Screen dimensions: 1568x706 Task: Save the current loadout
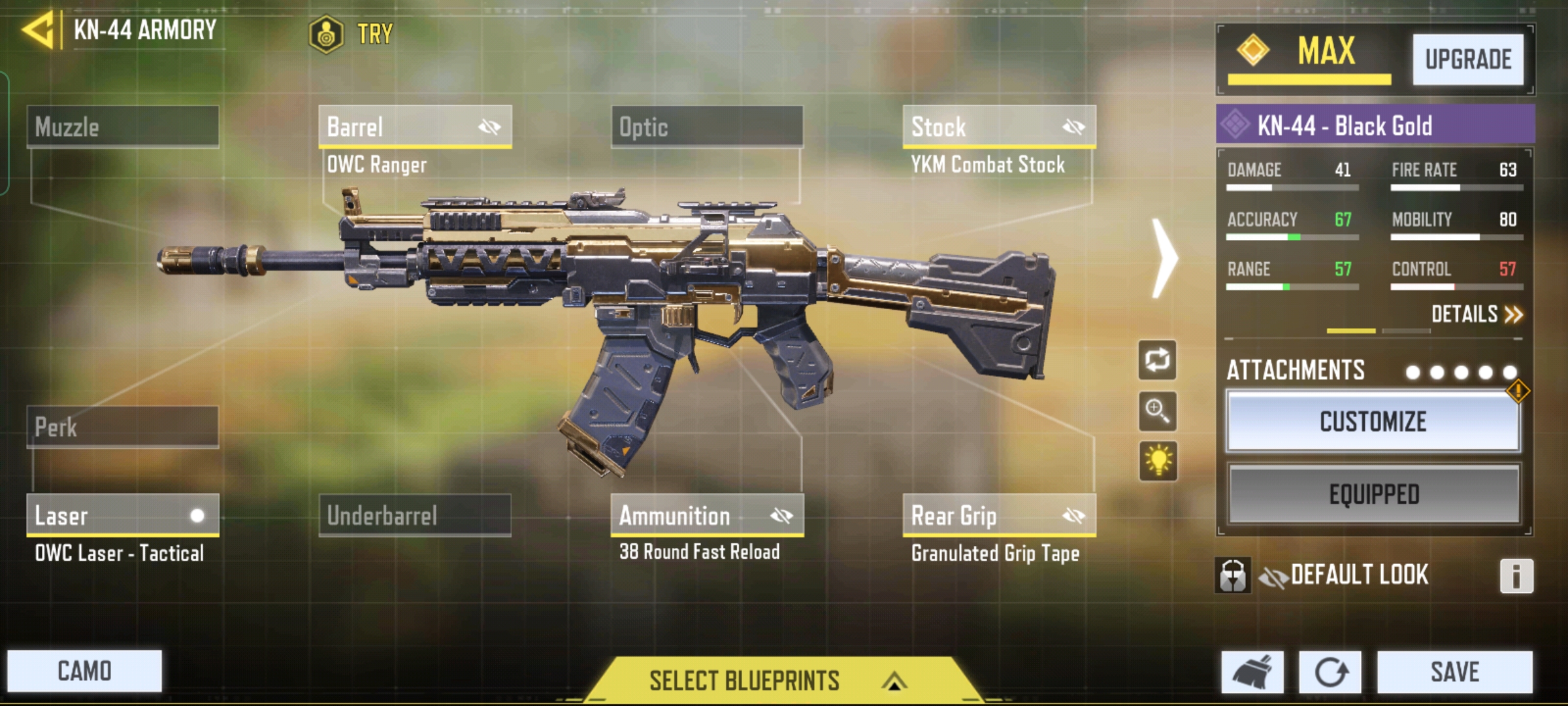pos(1454,672)
